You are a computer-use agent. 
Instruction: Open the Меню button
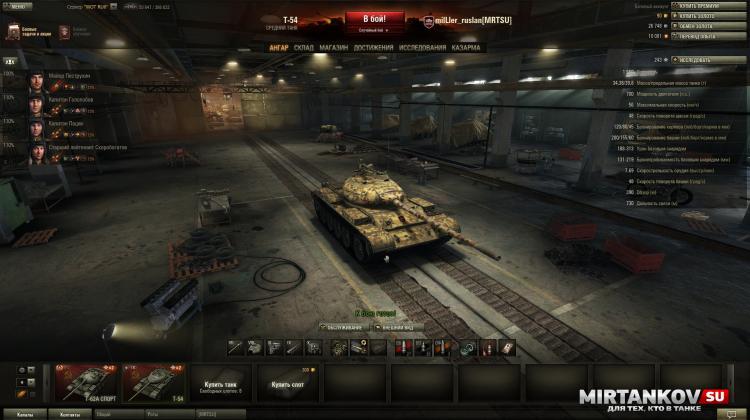(18, 5)
